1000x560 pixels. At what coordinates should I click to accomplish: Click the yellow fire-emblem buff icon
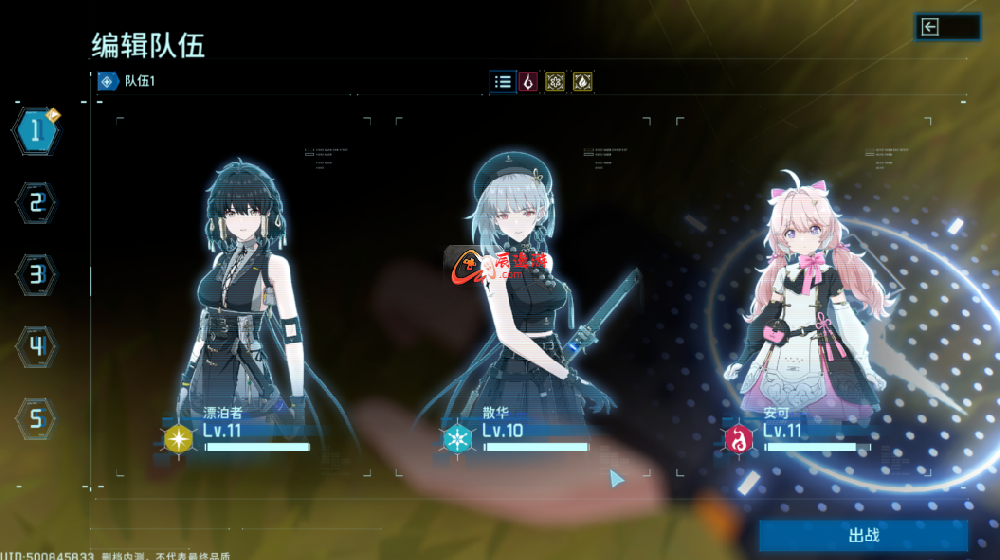582,82
